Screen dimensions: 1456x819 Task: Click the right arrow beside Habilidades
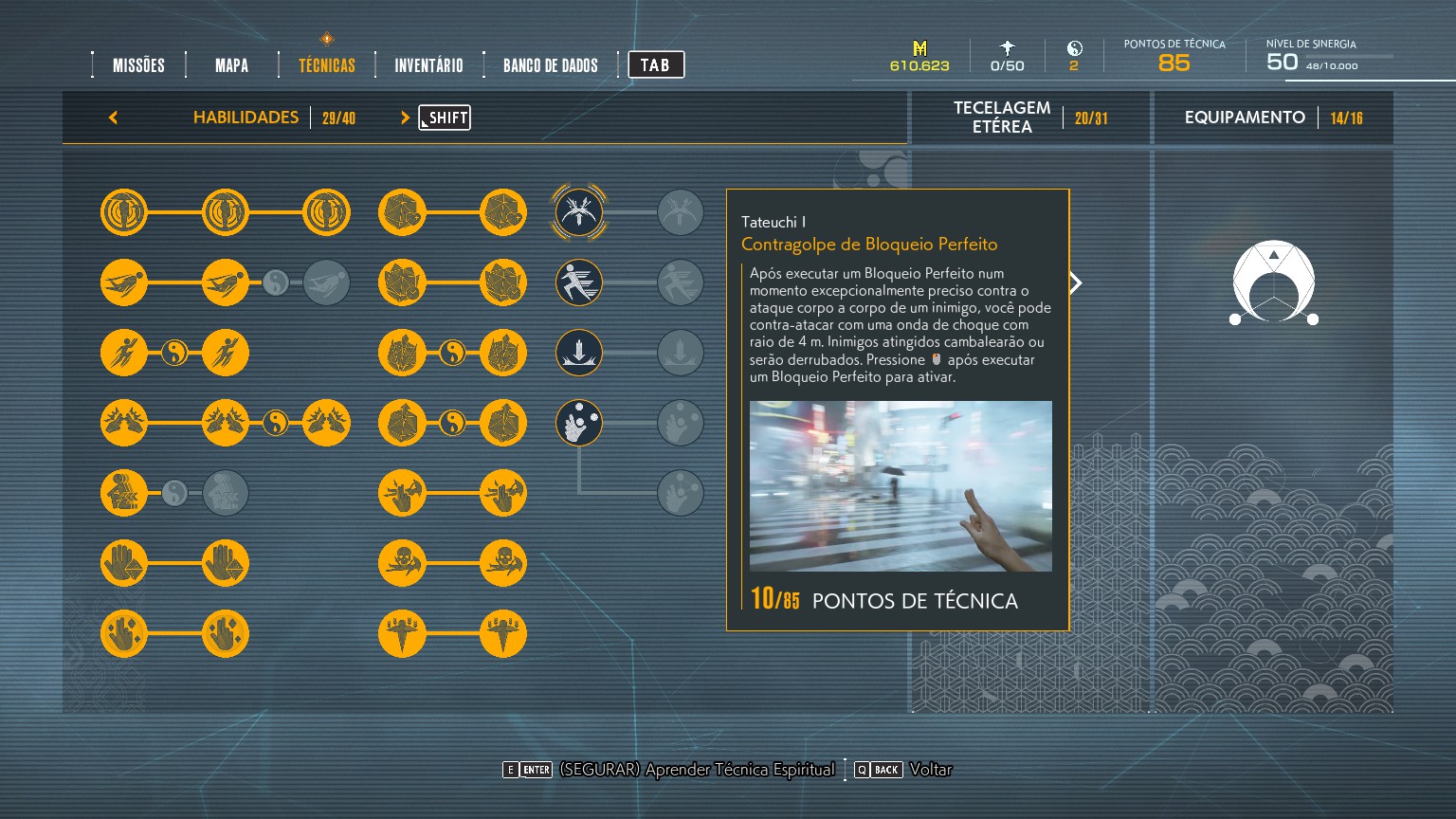pyautogui.click(x=405, y=118)
